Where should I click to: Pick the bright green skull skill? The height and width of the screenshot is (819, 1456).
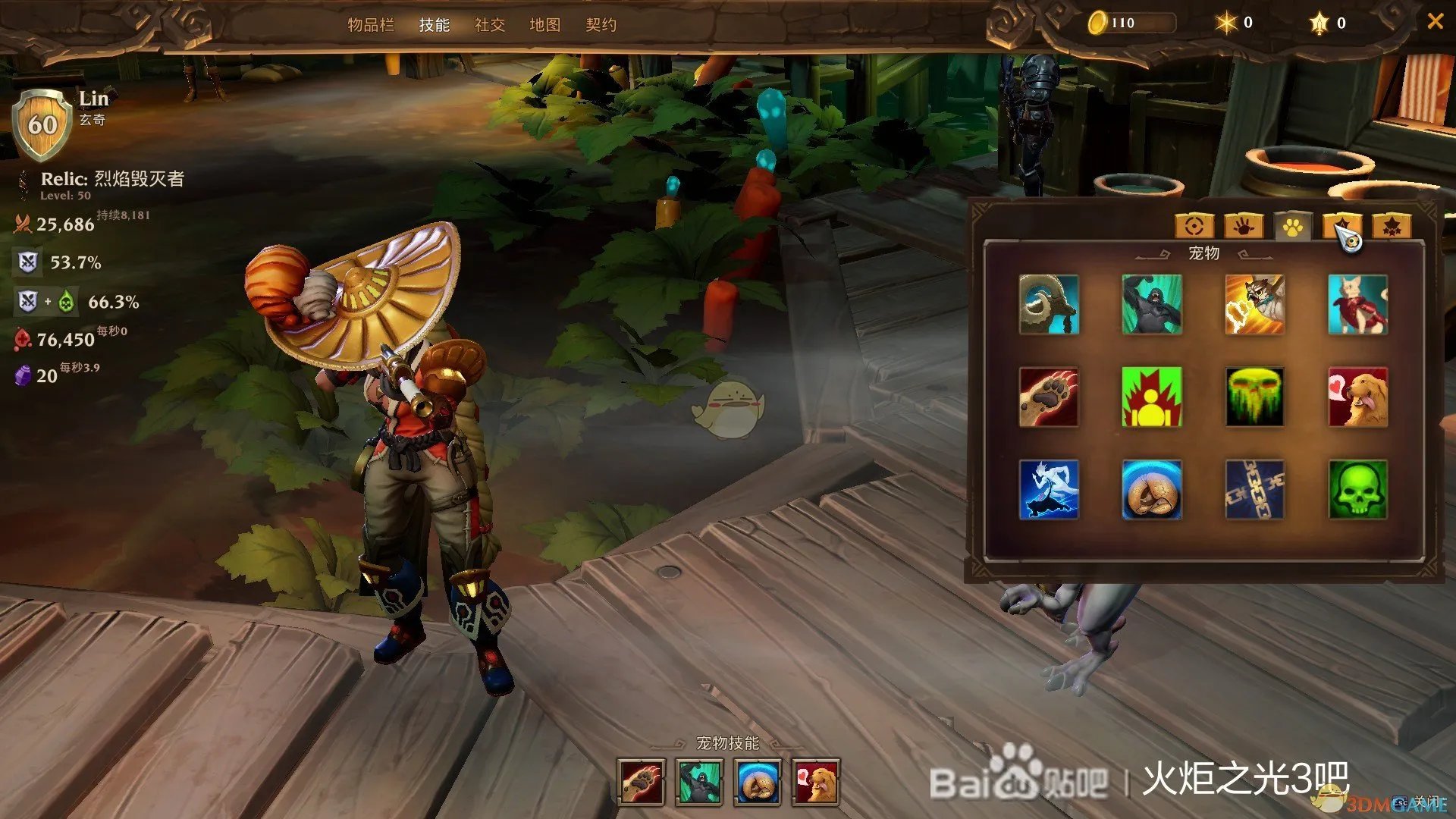[1358, 490]
